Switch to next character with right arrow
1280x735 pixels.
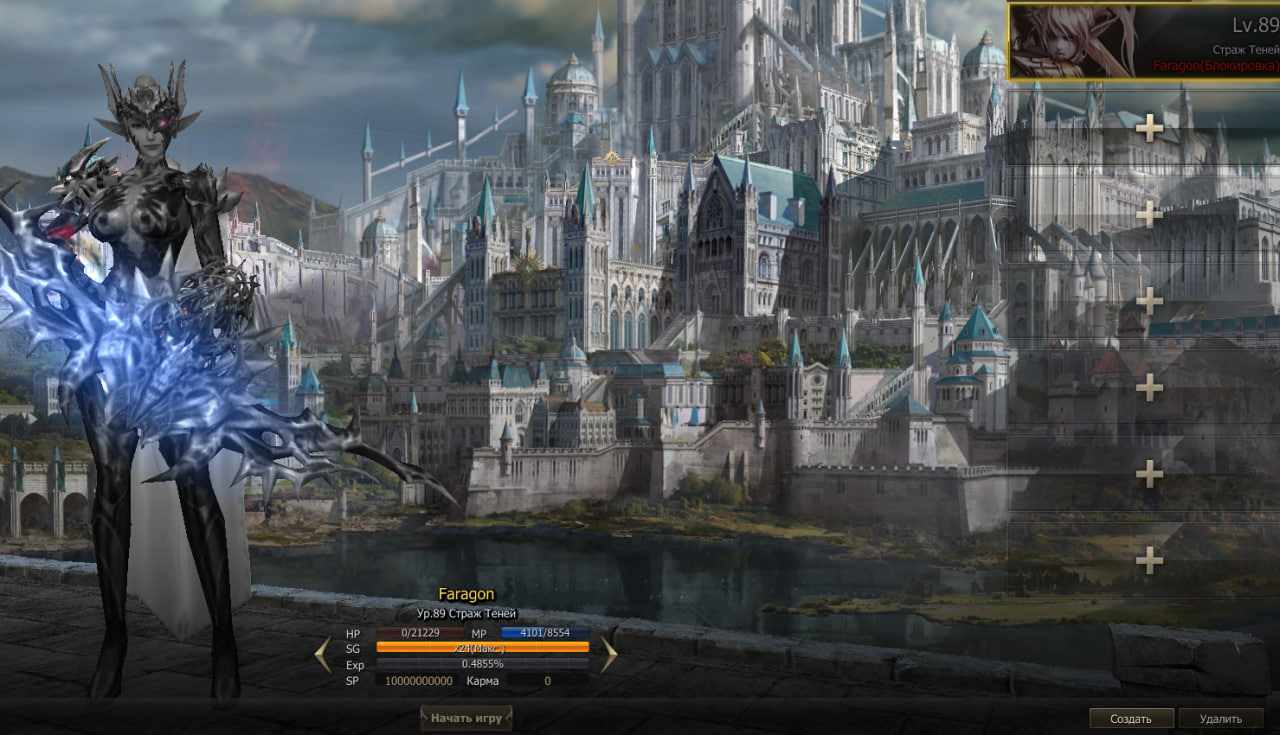click(x=608, y=655)
